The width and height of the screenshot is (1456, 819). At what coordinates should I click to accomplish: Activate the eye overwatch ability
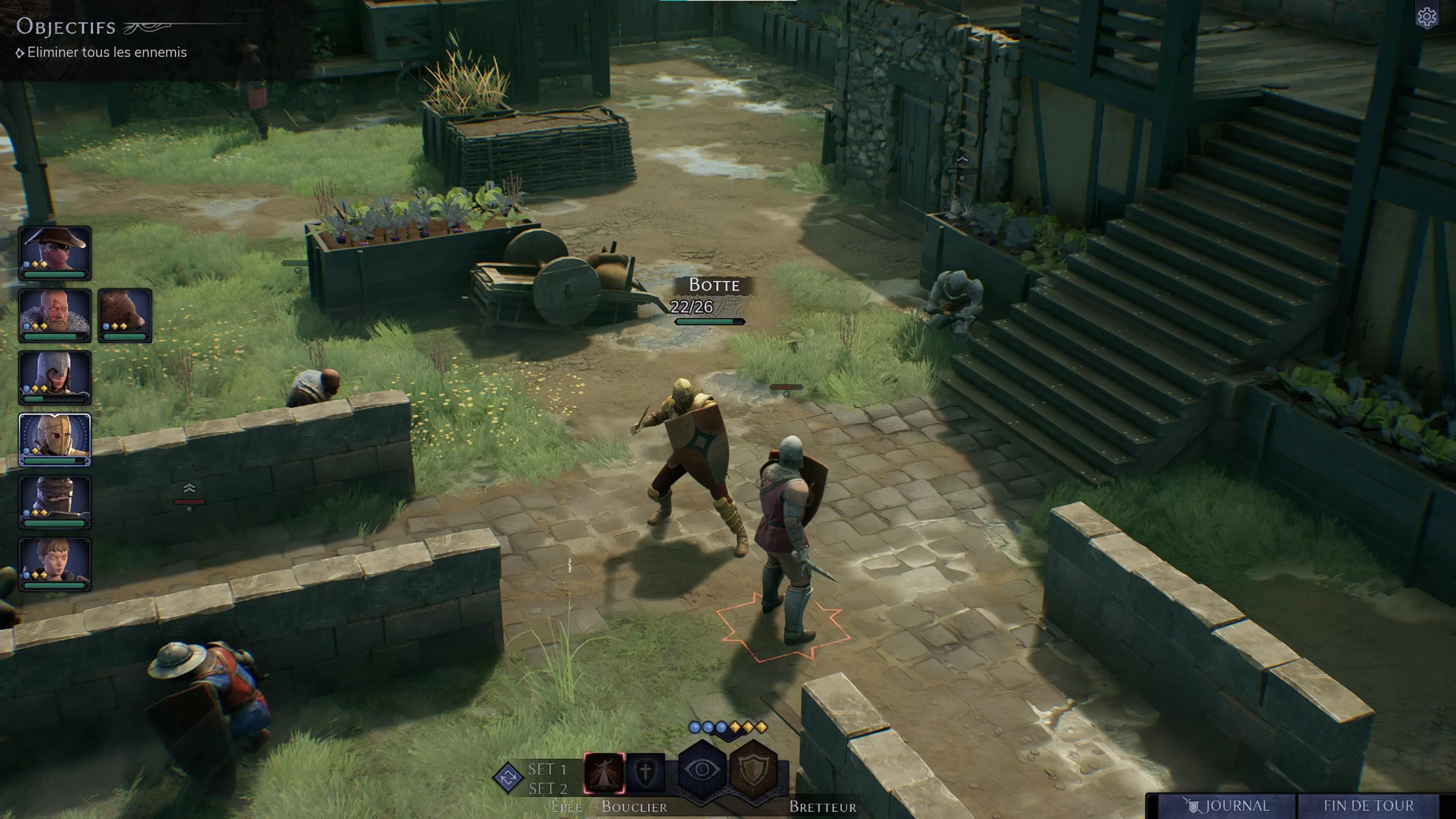click(701, 770)
